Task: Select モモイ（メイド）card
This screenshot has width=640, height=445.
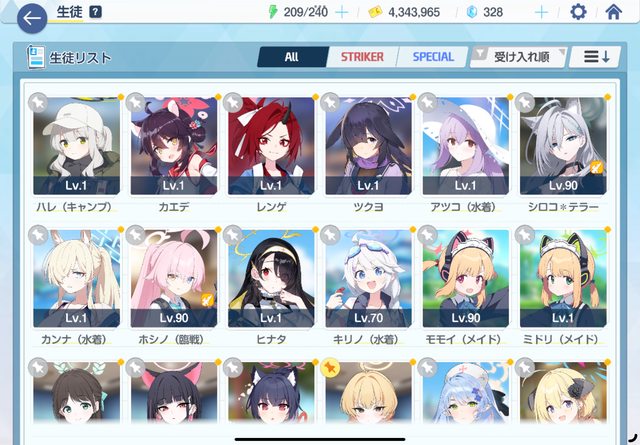Action: pos(465,278)
